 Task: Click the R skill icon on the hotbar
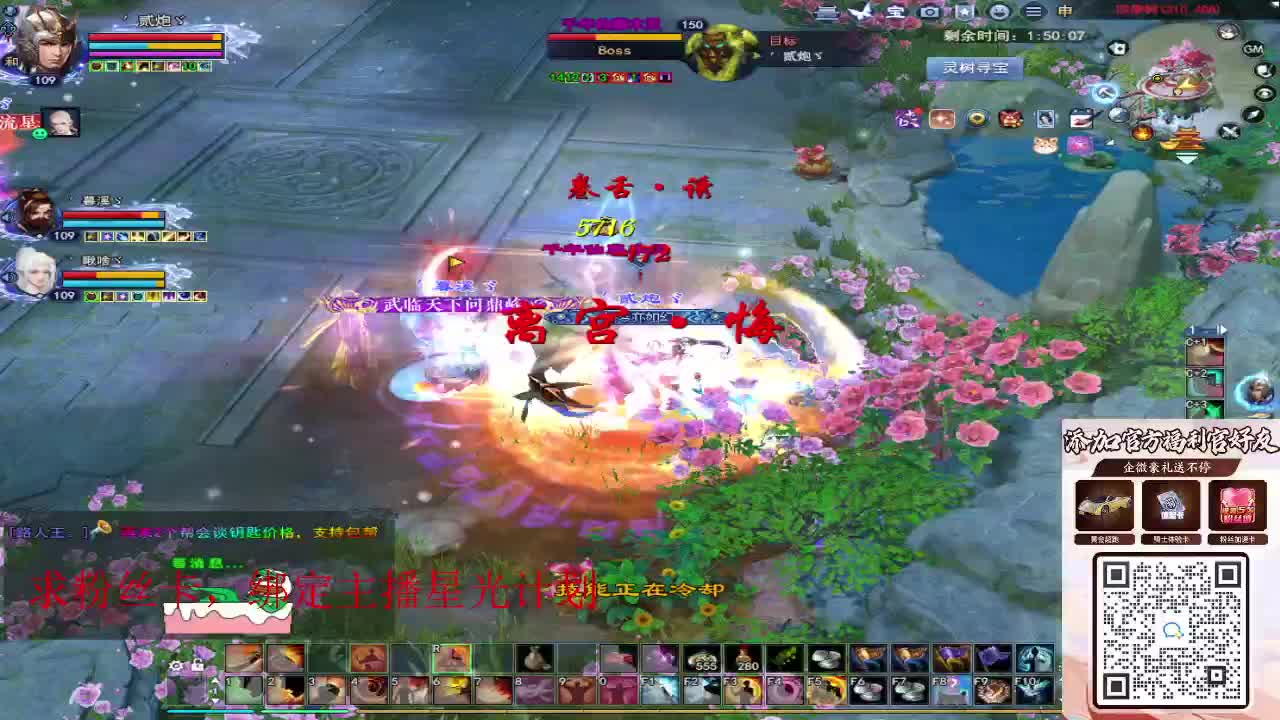pos(452,660)
